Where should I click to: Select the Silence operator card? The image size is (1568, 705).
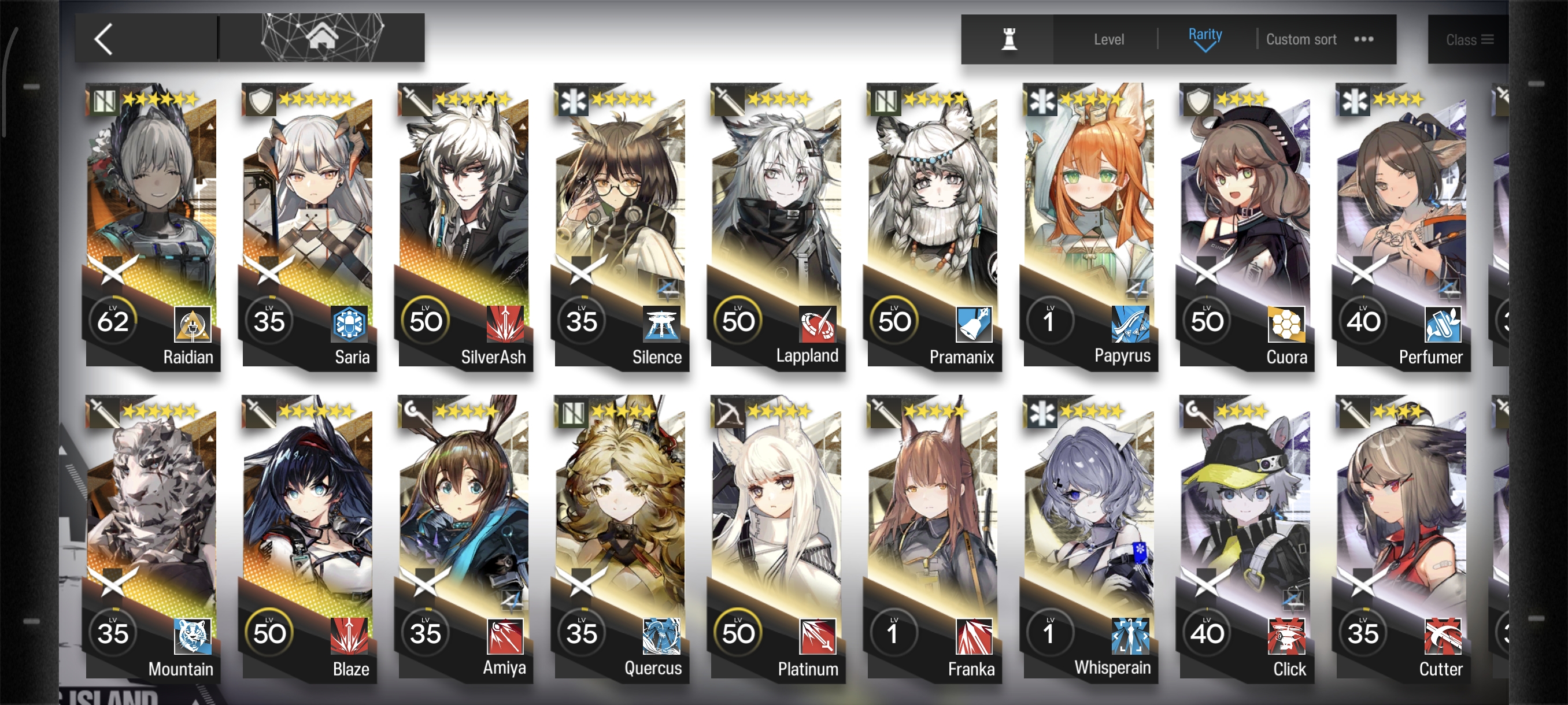[621, 225]
